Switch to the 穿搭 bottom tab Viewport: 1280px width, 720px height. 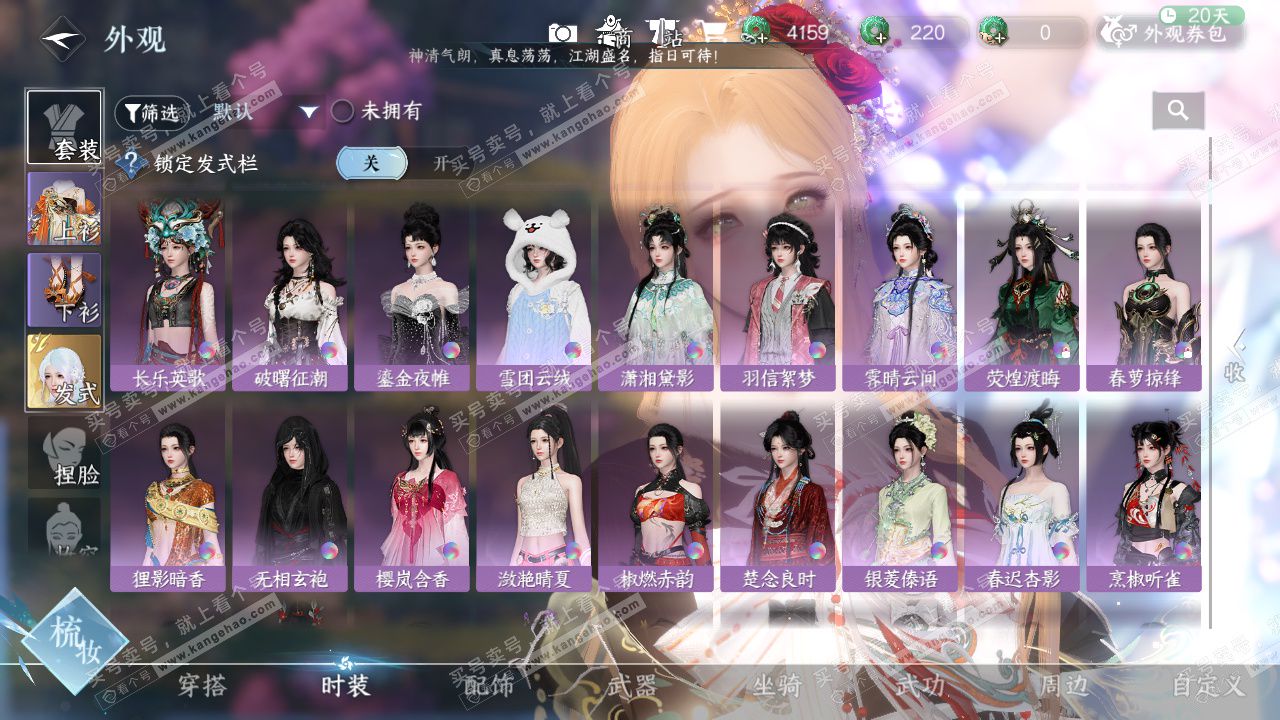click(x=203, y=686)
